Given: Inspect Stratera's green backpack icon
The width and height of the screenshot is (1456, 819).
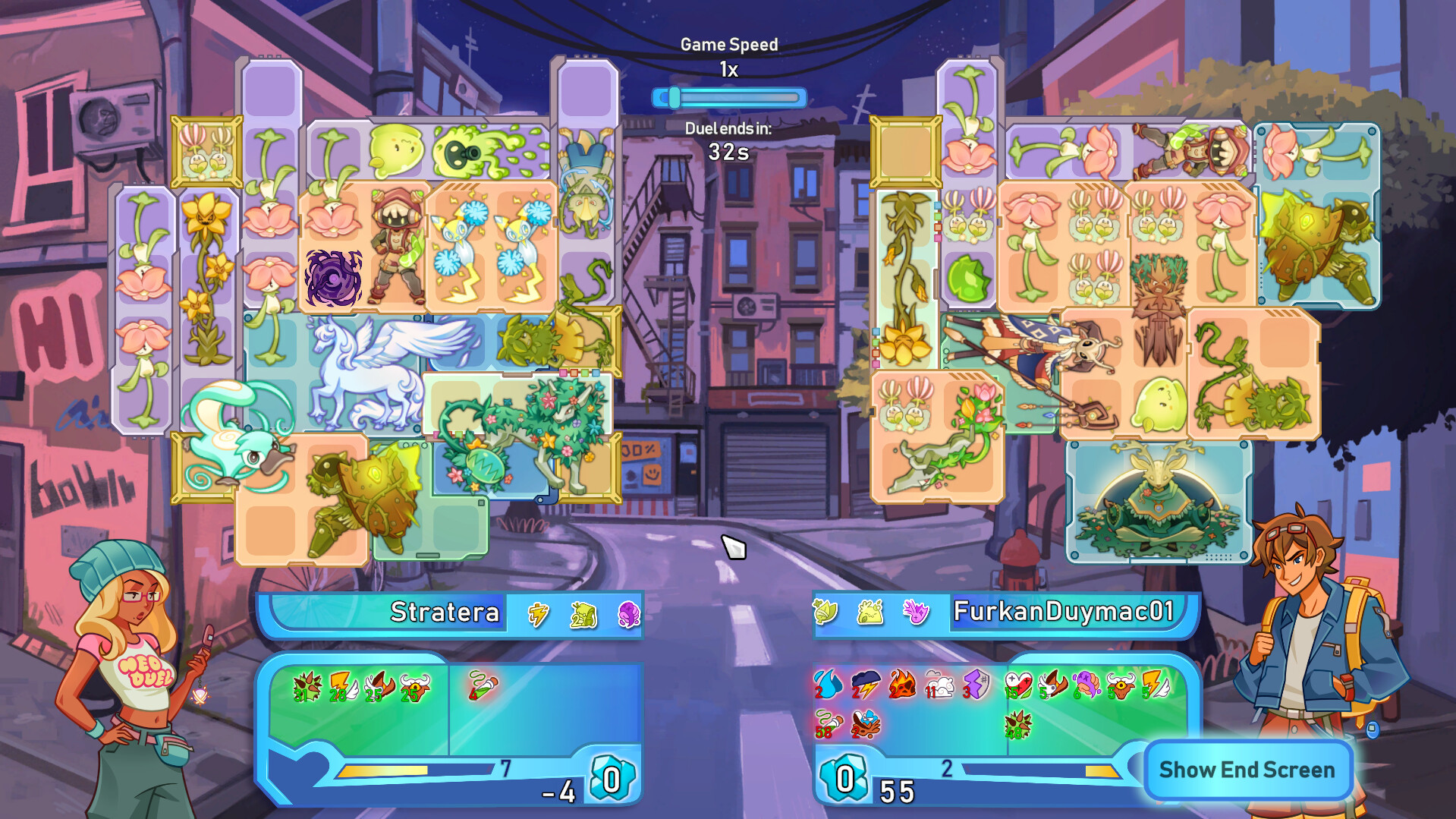Looking at the screenshot, I should click(x=583, y=614).
